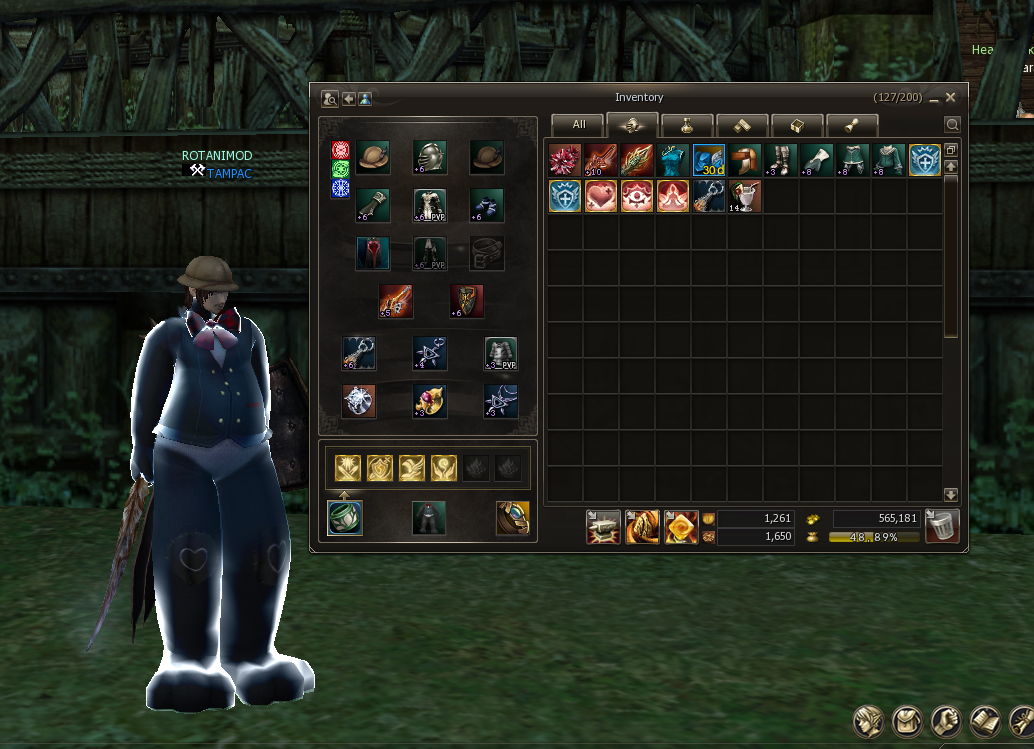Click the anvil button below inventory grid
Image resolution: width=1034 pixels, height=749 pixels.
coord(603,526)
